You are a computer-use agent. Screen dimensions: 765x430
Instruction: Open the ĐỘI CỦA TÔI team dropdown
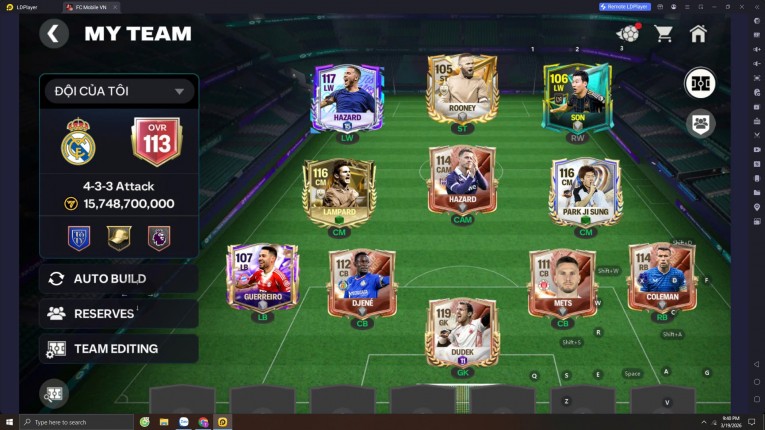[x=118, y=91]
